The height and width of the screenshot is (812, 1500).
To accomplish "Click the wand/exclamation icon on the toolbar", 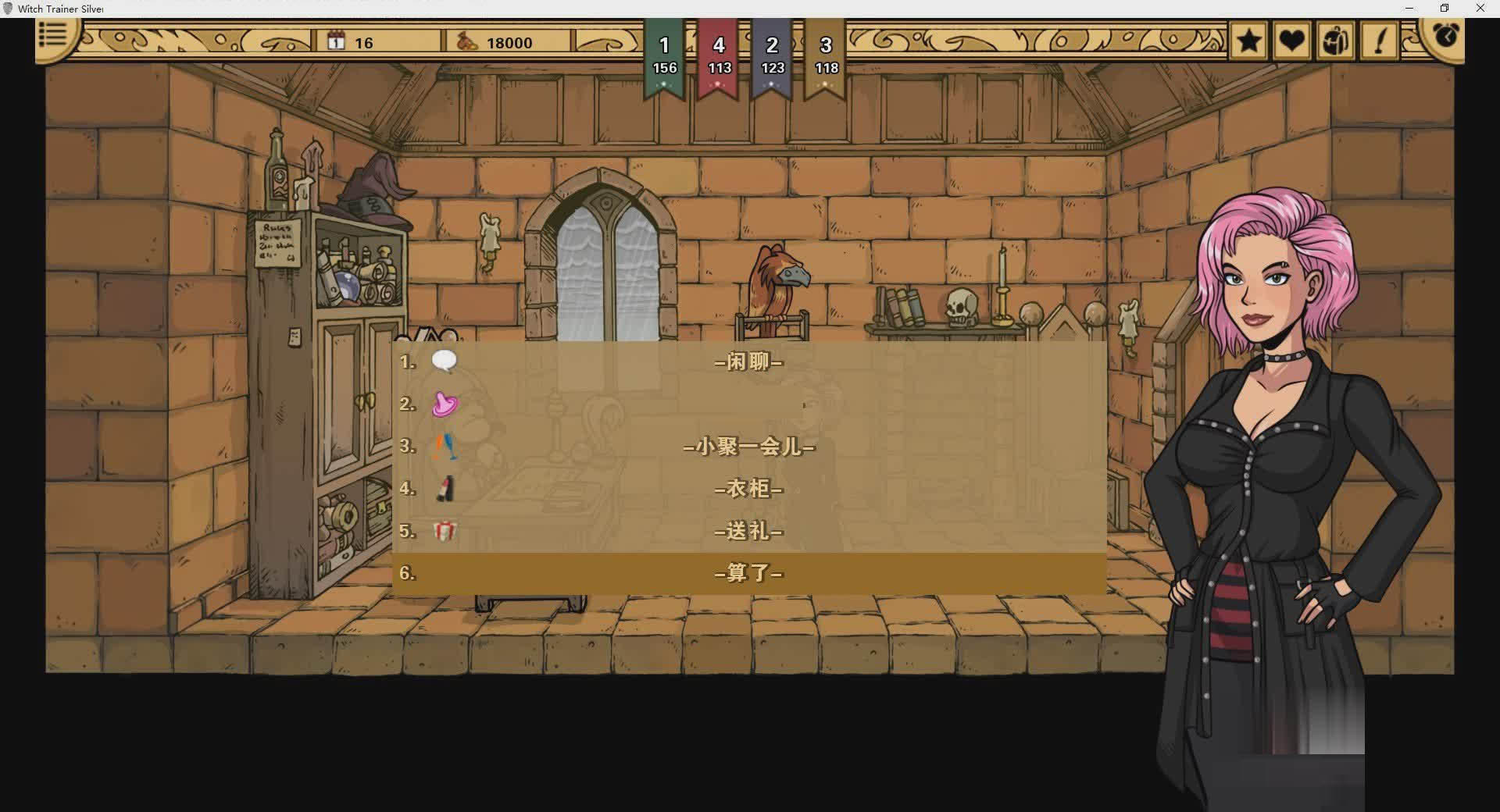I will [1379, 39].
